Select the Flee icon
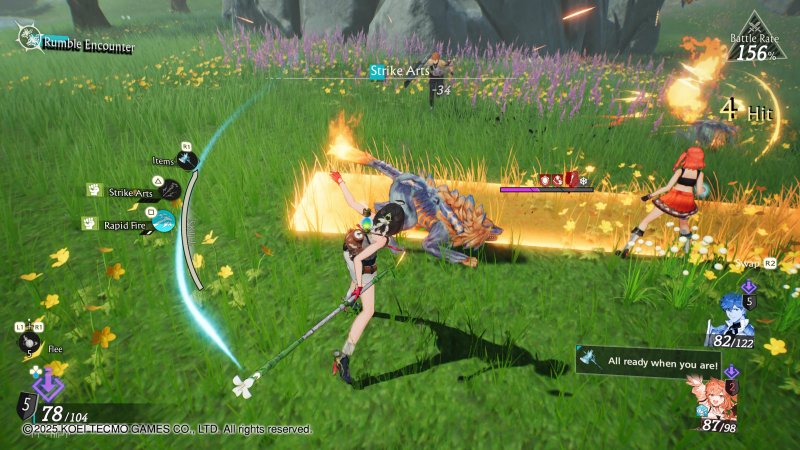This screenshot has width=800, height=450. coord(29,342)
